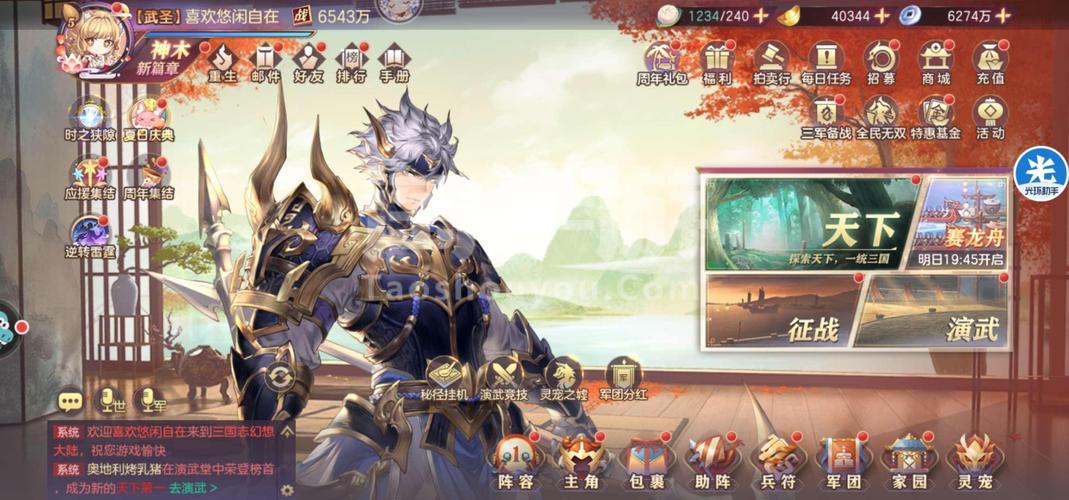1069x500 pixels.
Task: Open the 好友 friends list
Action: [308, 62]
